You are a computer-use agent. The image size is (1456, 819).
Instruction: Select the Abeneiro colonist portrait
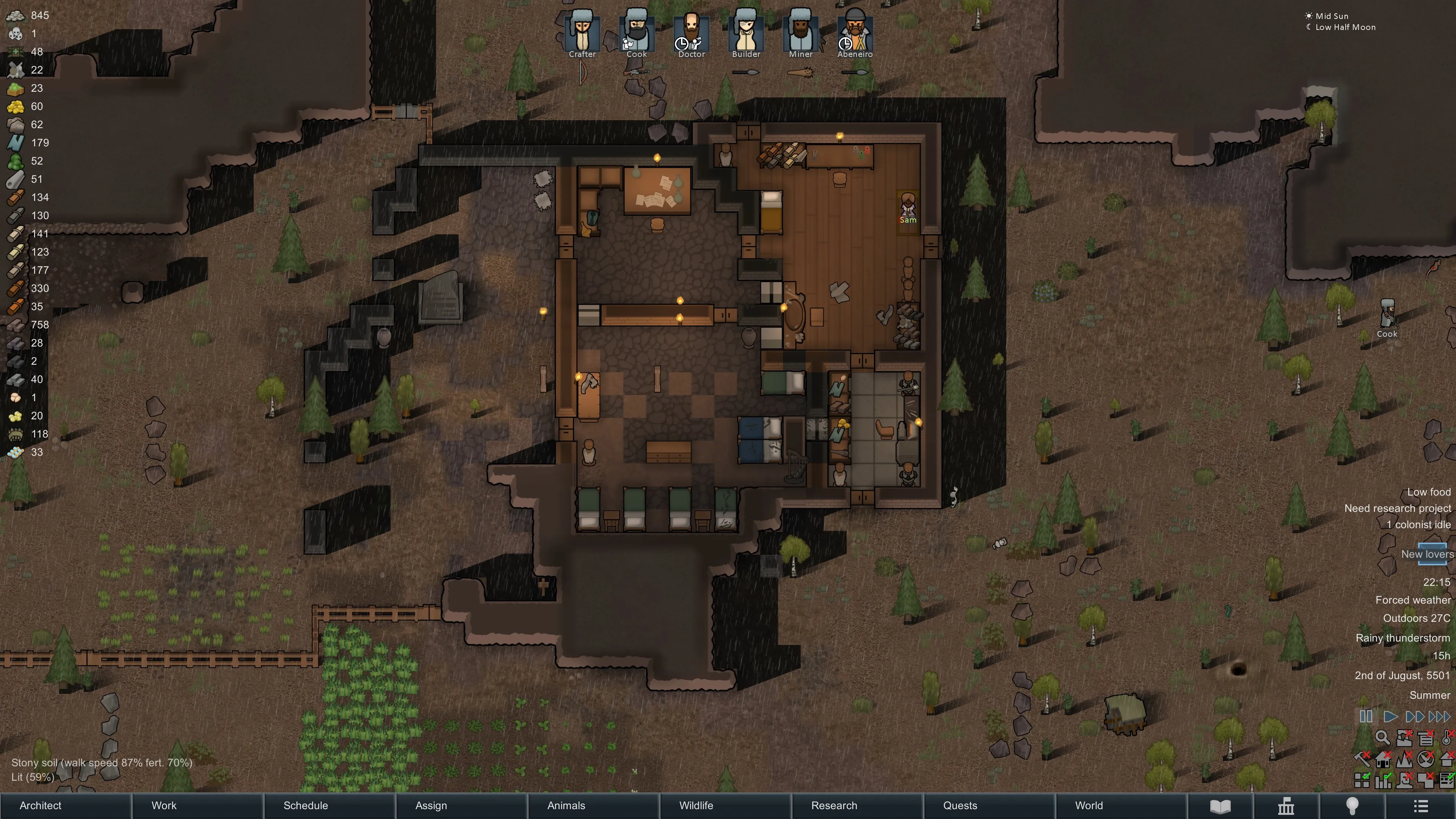click(855, 33)
